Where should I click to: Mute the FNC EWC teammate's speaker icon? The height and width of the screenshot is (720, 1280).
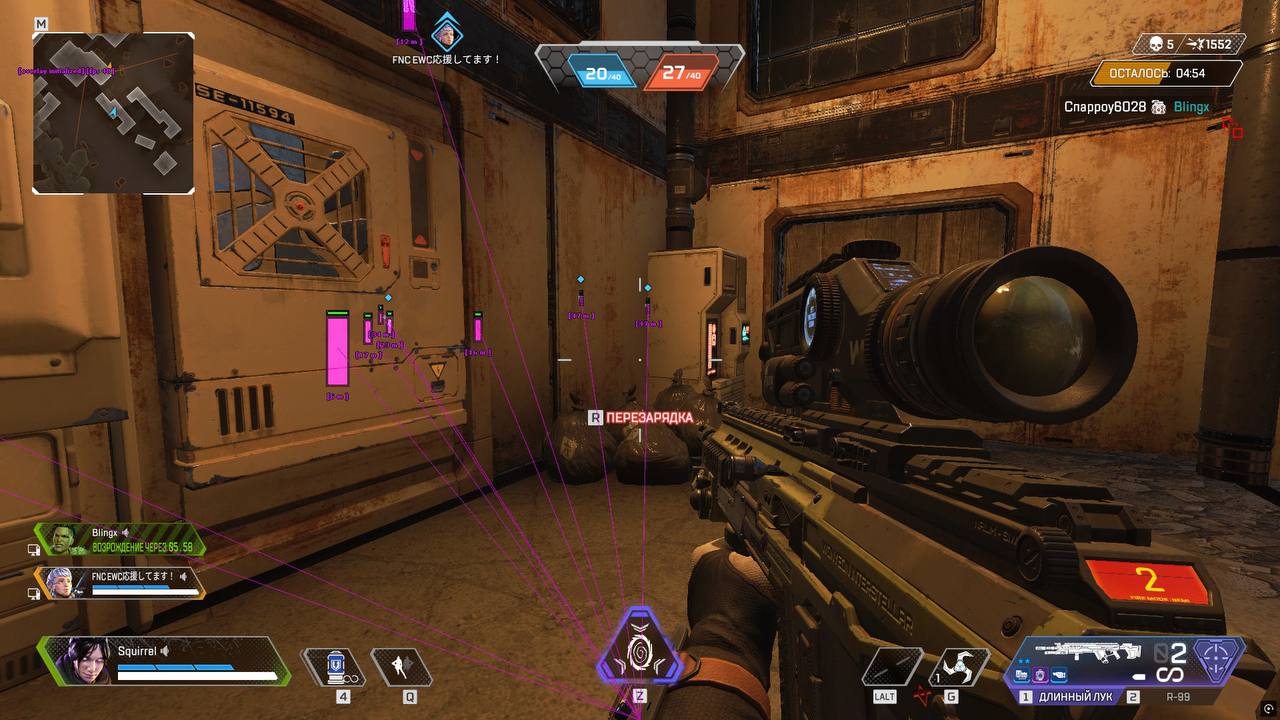184,576
